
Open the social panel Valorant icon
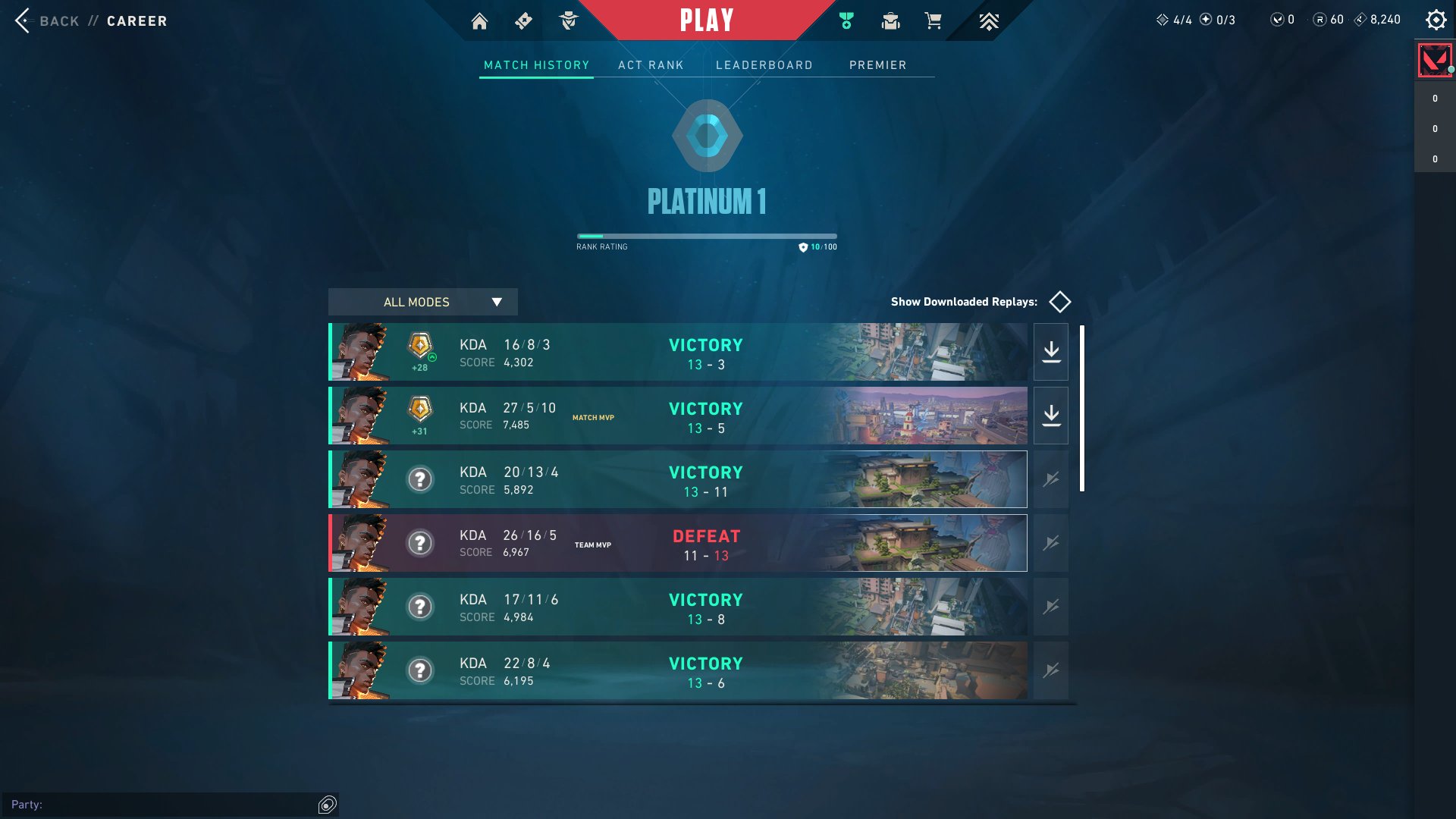coord(1434,59)
